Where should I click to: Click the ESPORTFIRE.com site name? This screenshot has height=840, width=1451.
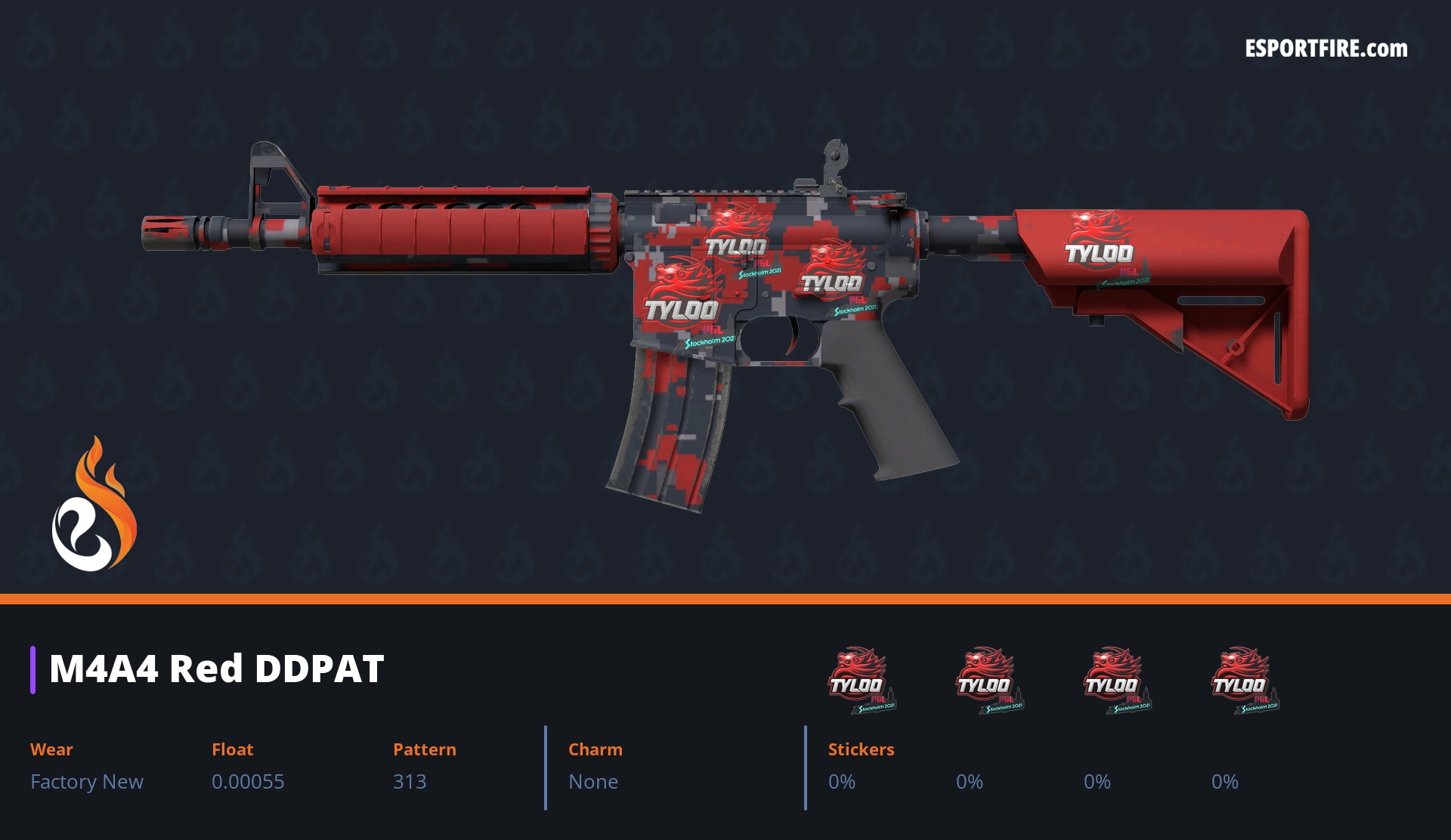click(x=1326, y=49)
